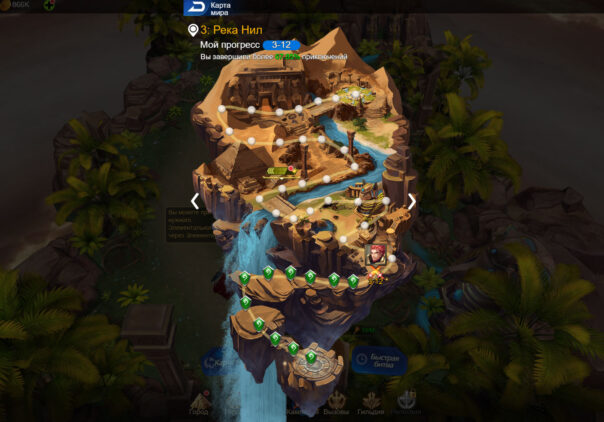Viewport: 604px width, 422px height.
Task: Go to the next map region
Action: click(x=411, y=200)
